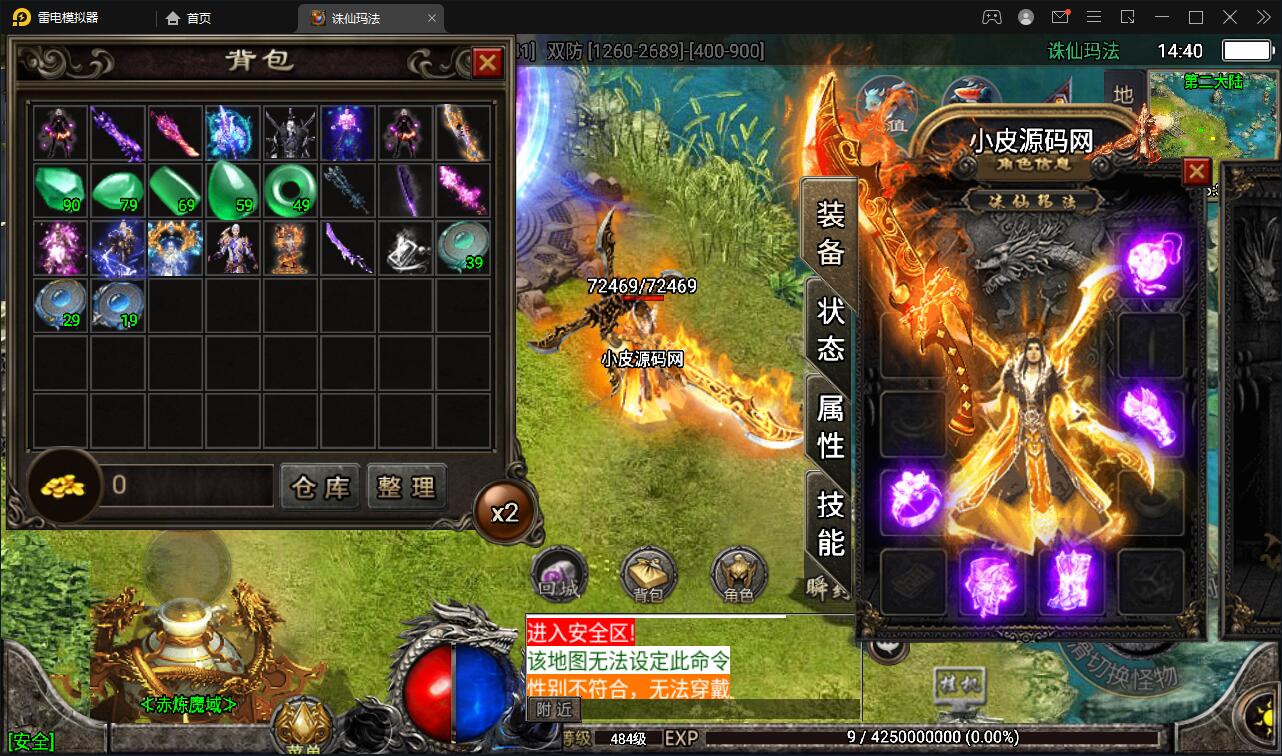Click the x2 multiplier button
The image size is (1282, 756).
[x=504, y=513]
